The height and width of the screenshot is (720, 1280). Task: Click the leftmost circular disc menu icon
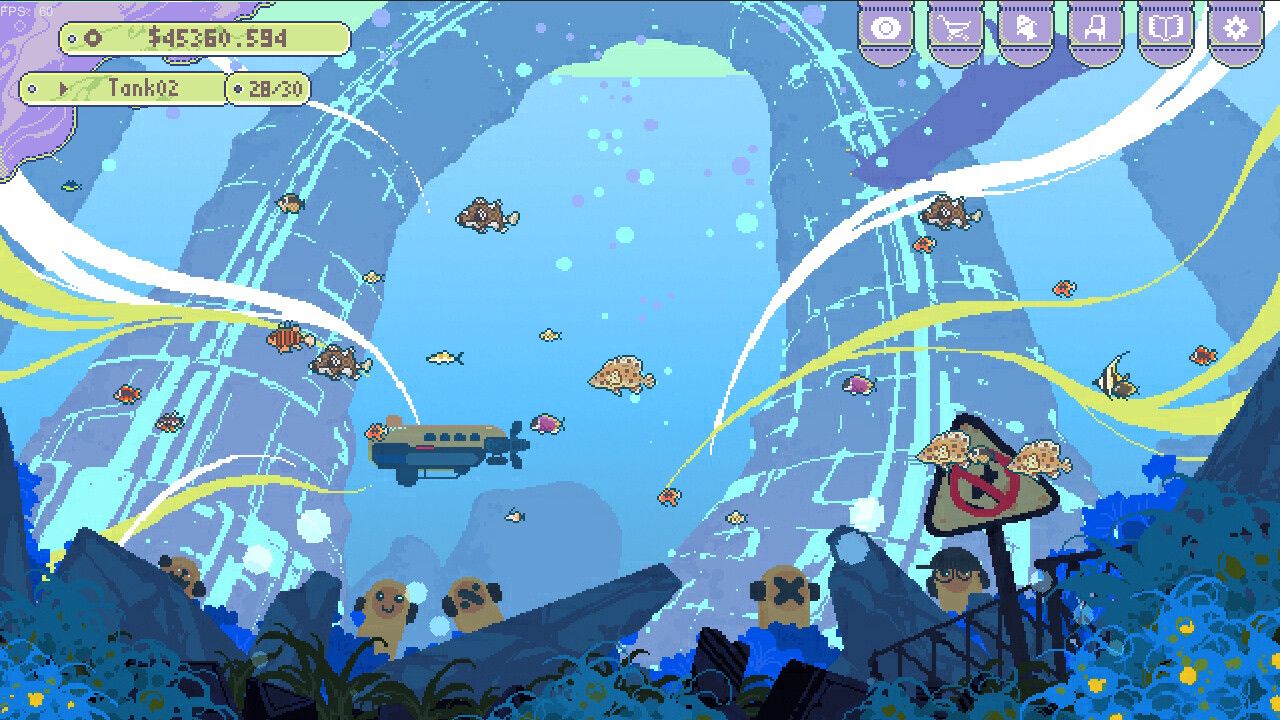886,28
